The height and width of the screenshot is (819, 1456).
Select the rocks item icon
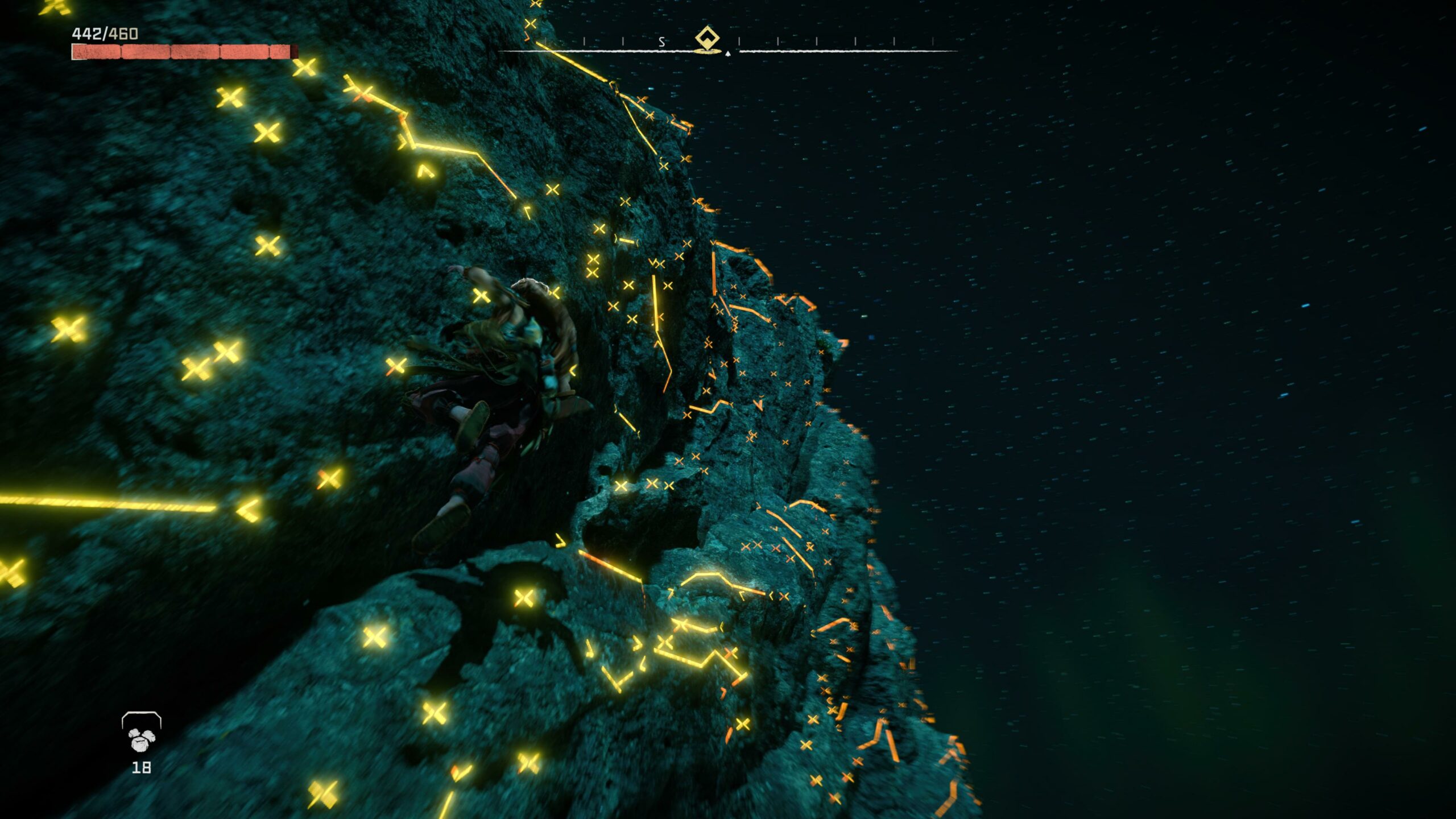(142, 738)
